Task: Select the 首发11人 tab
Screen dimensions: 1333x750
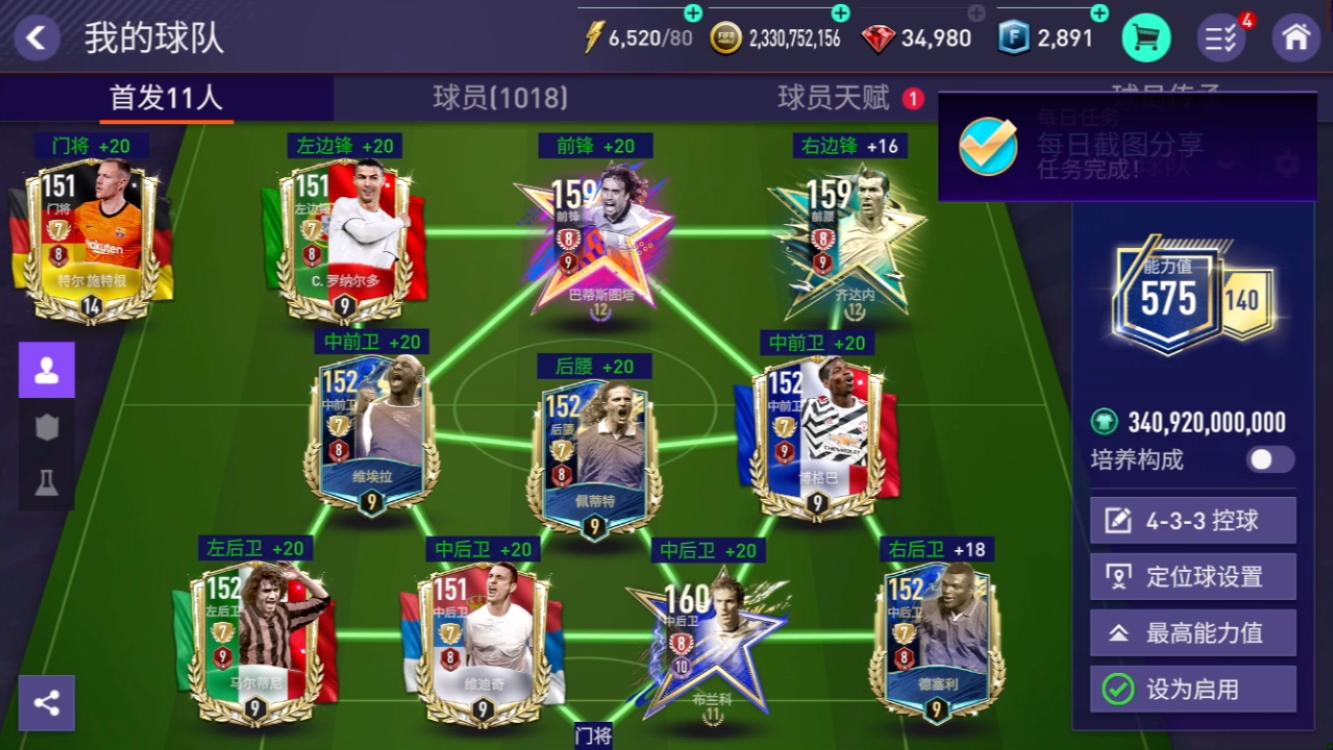Action: 166,98
